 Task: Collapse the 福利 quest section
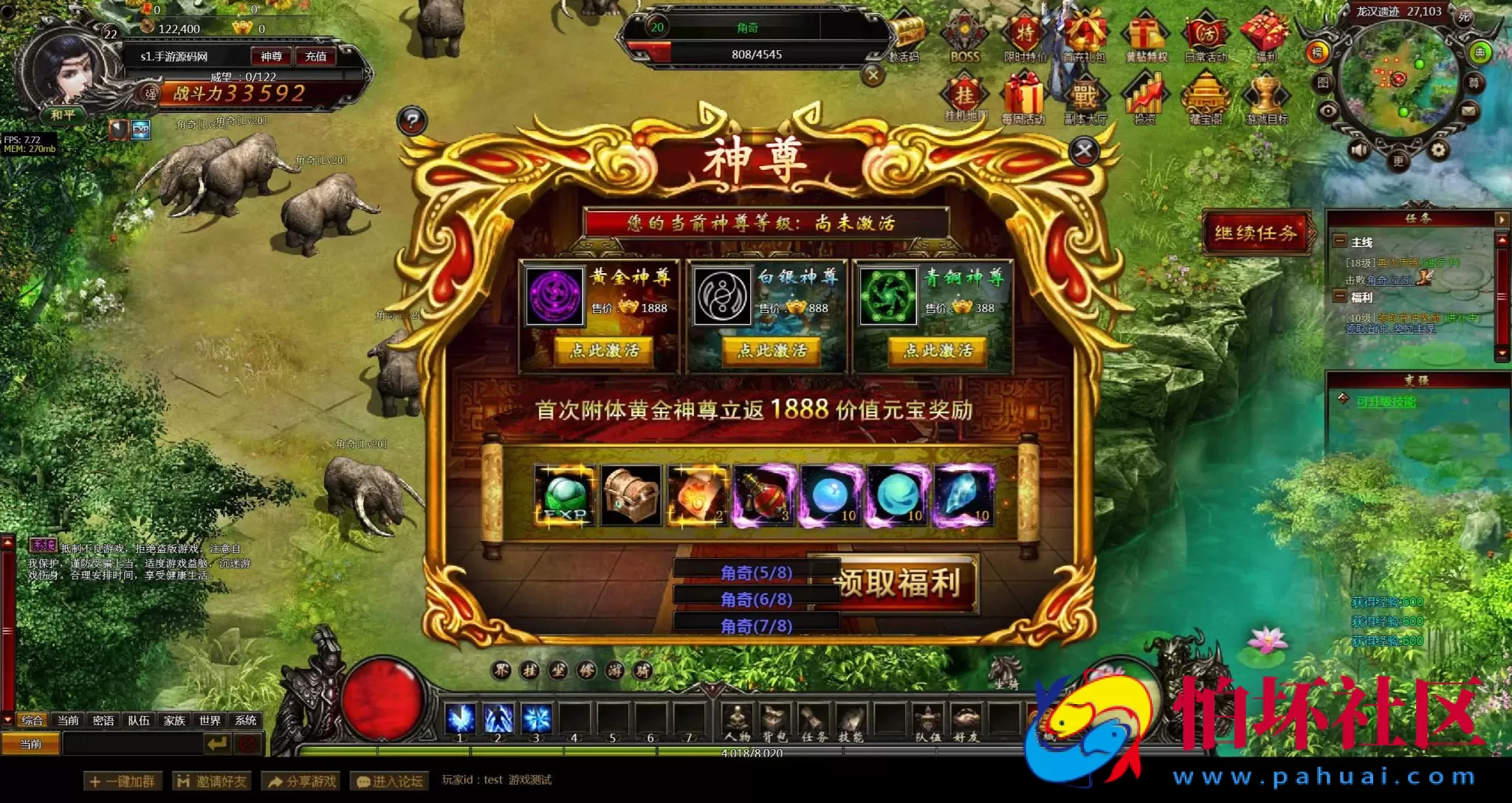[1339, 297]
